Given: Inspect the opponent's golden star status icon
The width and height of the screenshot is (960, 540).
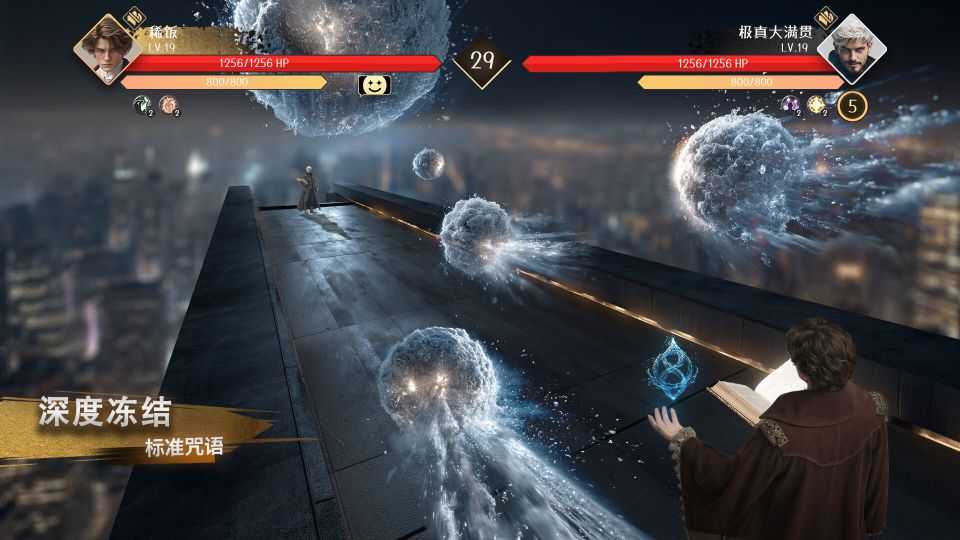Looking at the screenshot, I should (x=816, y=103).
